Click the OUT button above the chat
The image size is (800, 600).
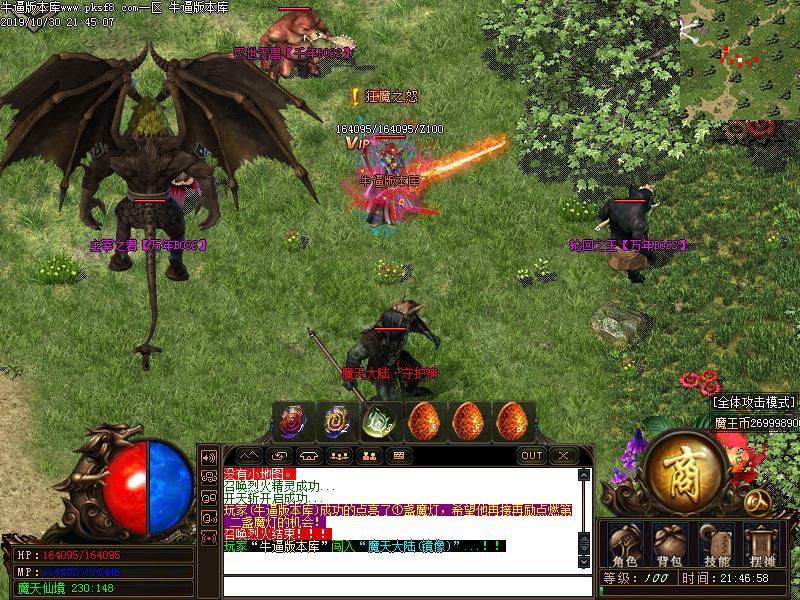(x=532, y=456)
